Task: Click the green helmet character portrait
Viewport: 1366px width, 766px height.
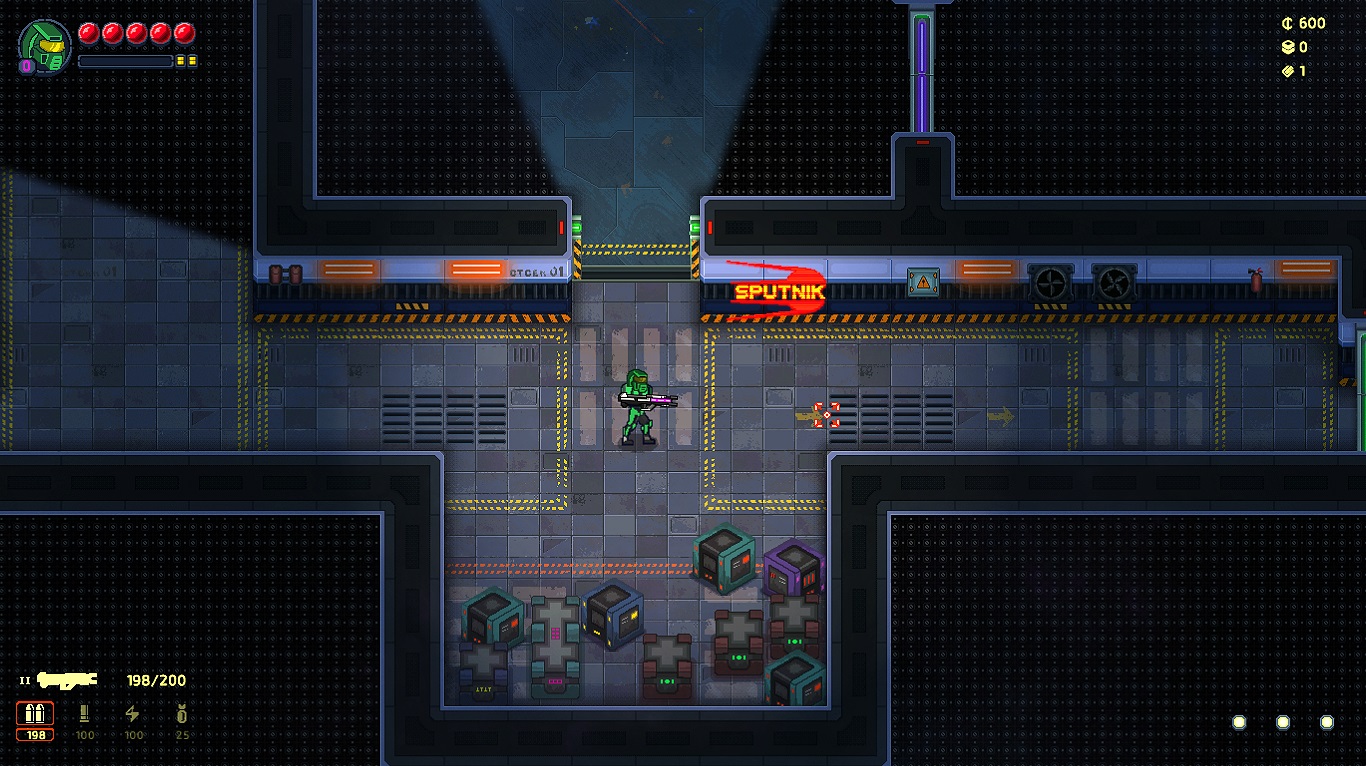Action: click(x=45, y=46)
